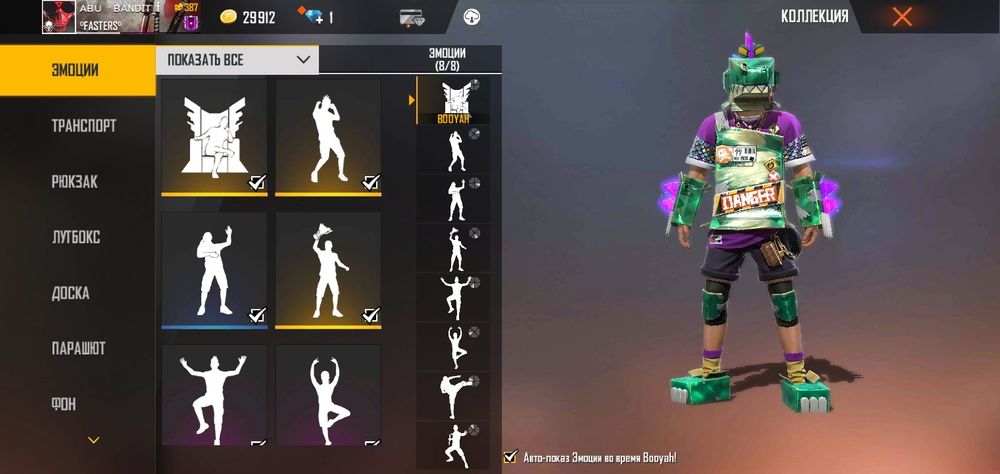Show the Доска collection
This screenshot has height=474, width=1000.
pos(70,293)
